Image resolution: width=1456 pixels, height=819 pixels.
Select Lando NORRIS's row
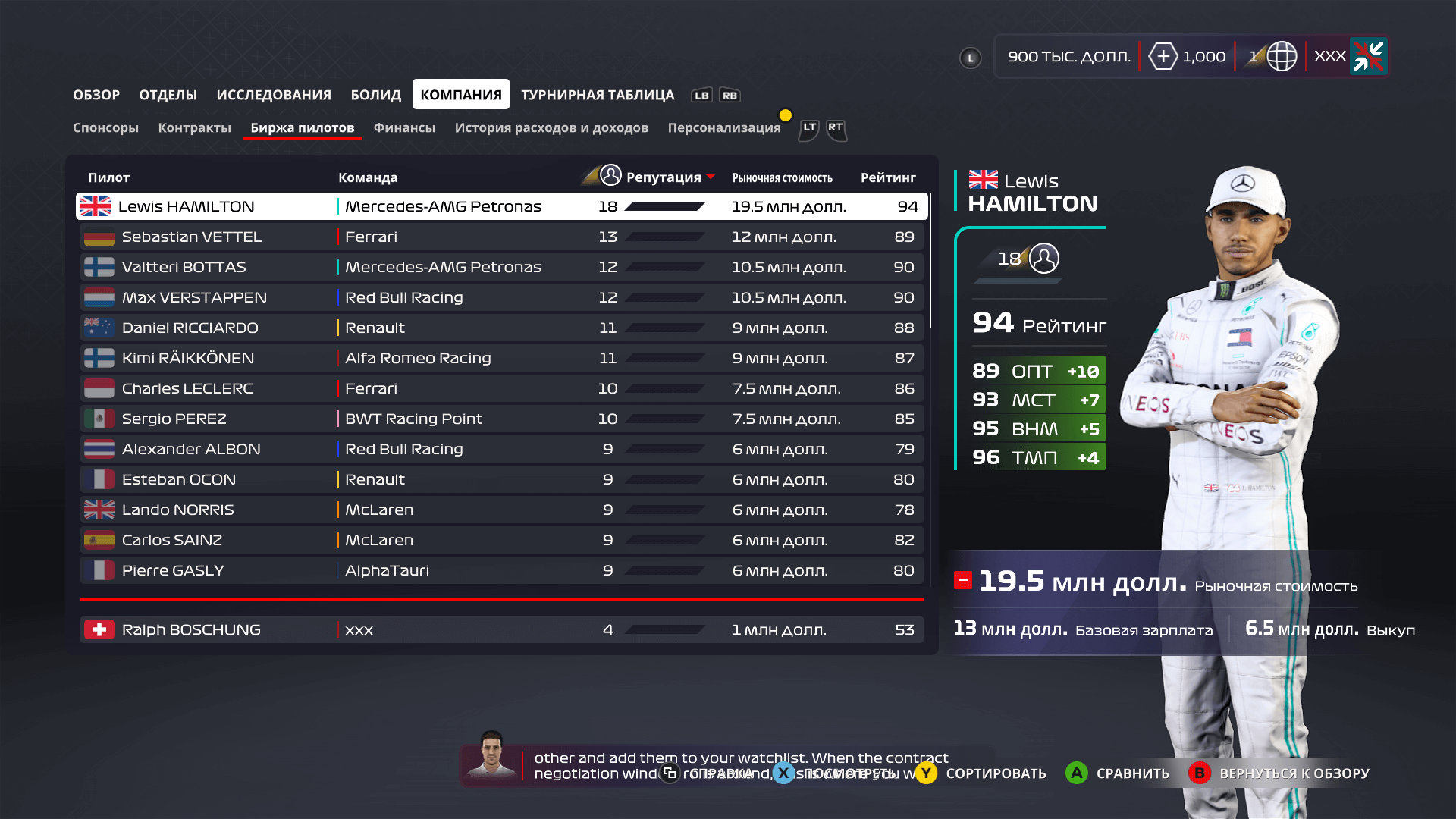[500, 510]
